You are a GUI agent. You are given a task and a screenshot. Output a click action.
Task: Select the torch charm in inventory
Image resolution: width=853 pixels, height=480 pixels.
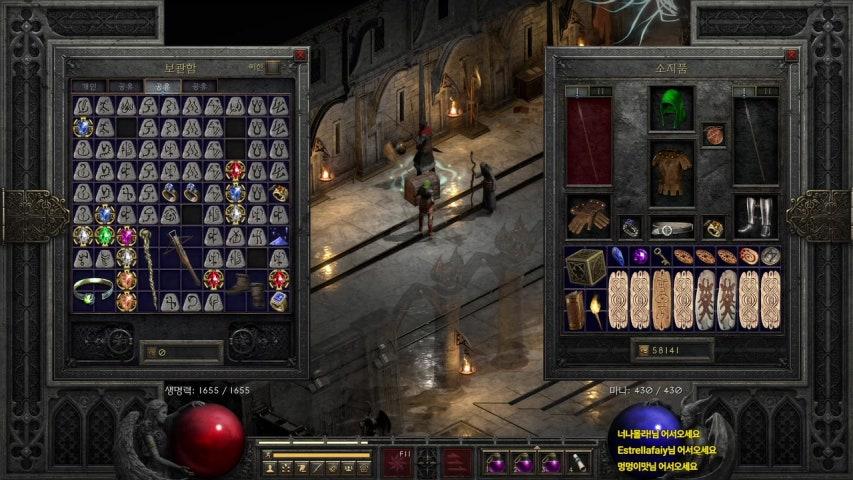pos(595,310)
